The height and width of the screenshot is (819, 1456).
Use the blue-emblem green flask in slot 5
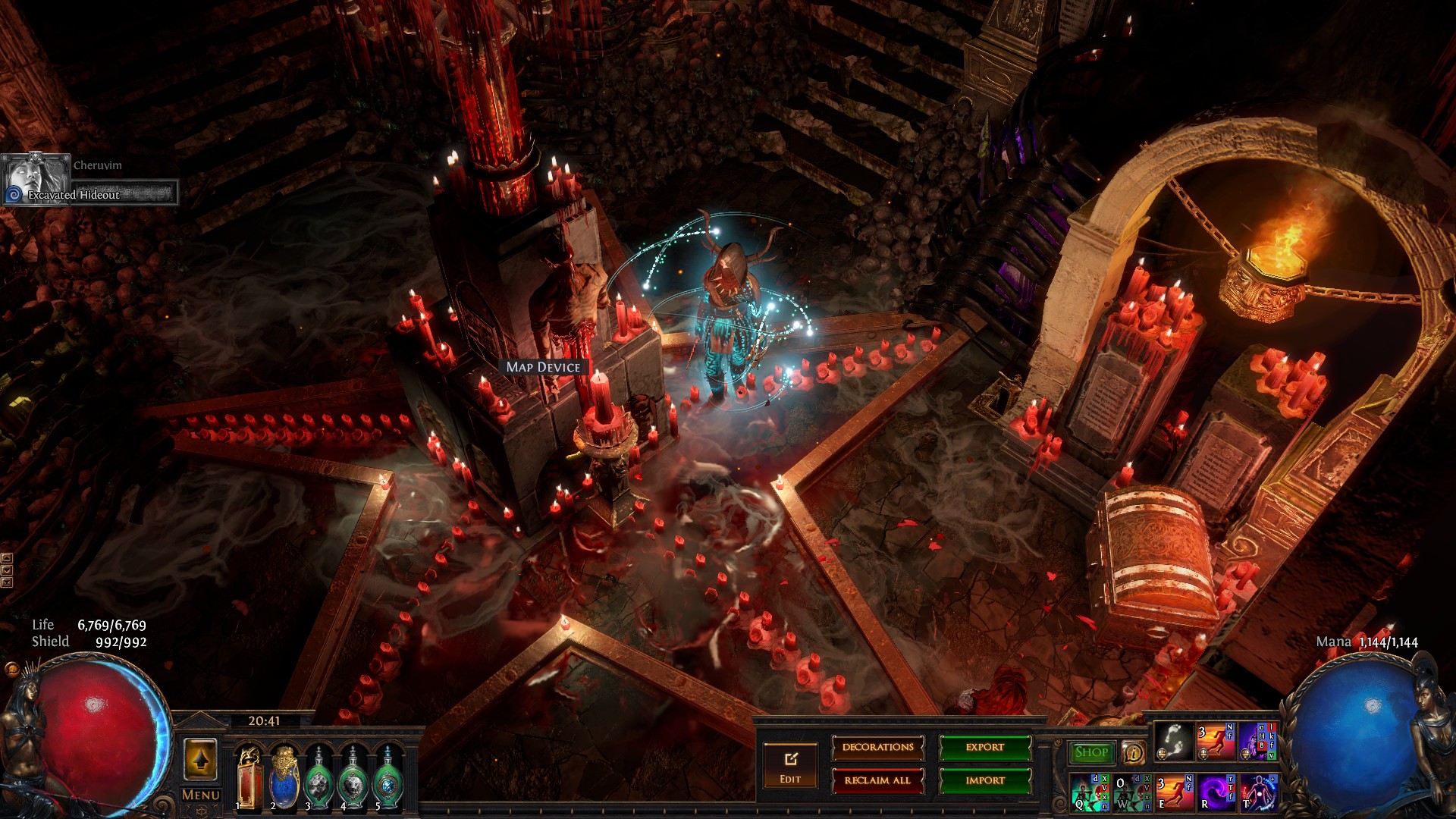coord(388,777)
